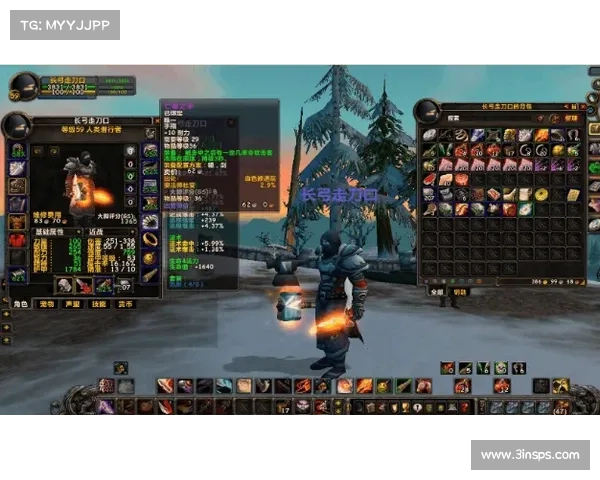600x480 pixels.
Task: Select the gold coin item in the bag
Action: pos(541,194)
